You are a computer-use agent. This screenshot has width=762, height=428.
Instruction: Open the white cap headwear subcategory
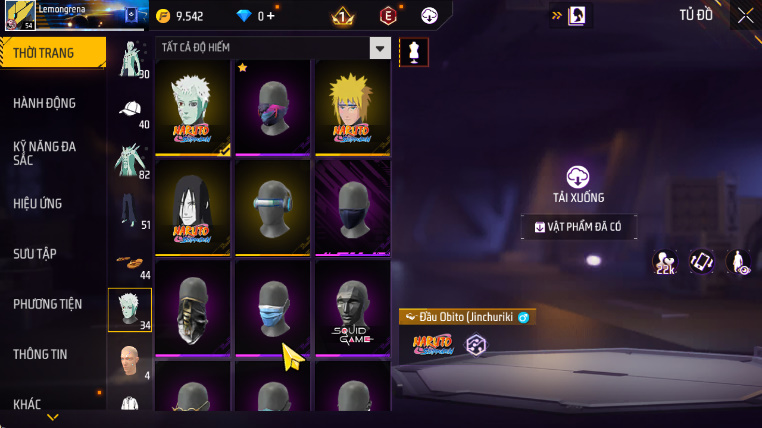(129, 110)
